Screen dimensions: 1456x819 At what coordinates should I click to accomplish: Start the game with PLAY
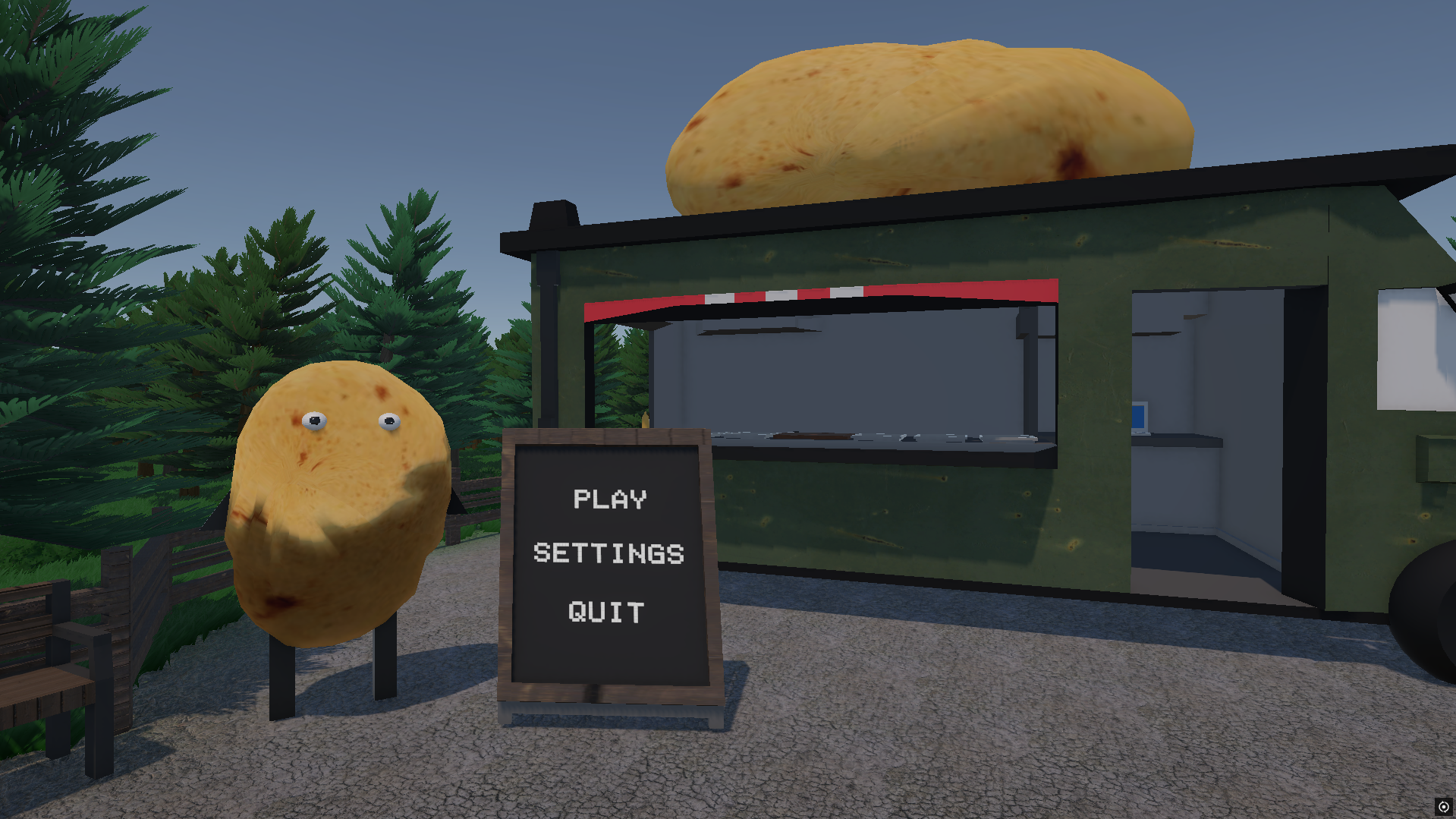click(x=610, y=499)
